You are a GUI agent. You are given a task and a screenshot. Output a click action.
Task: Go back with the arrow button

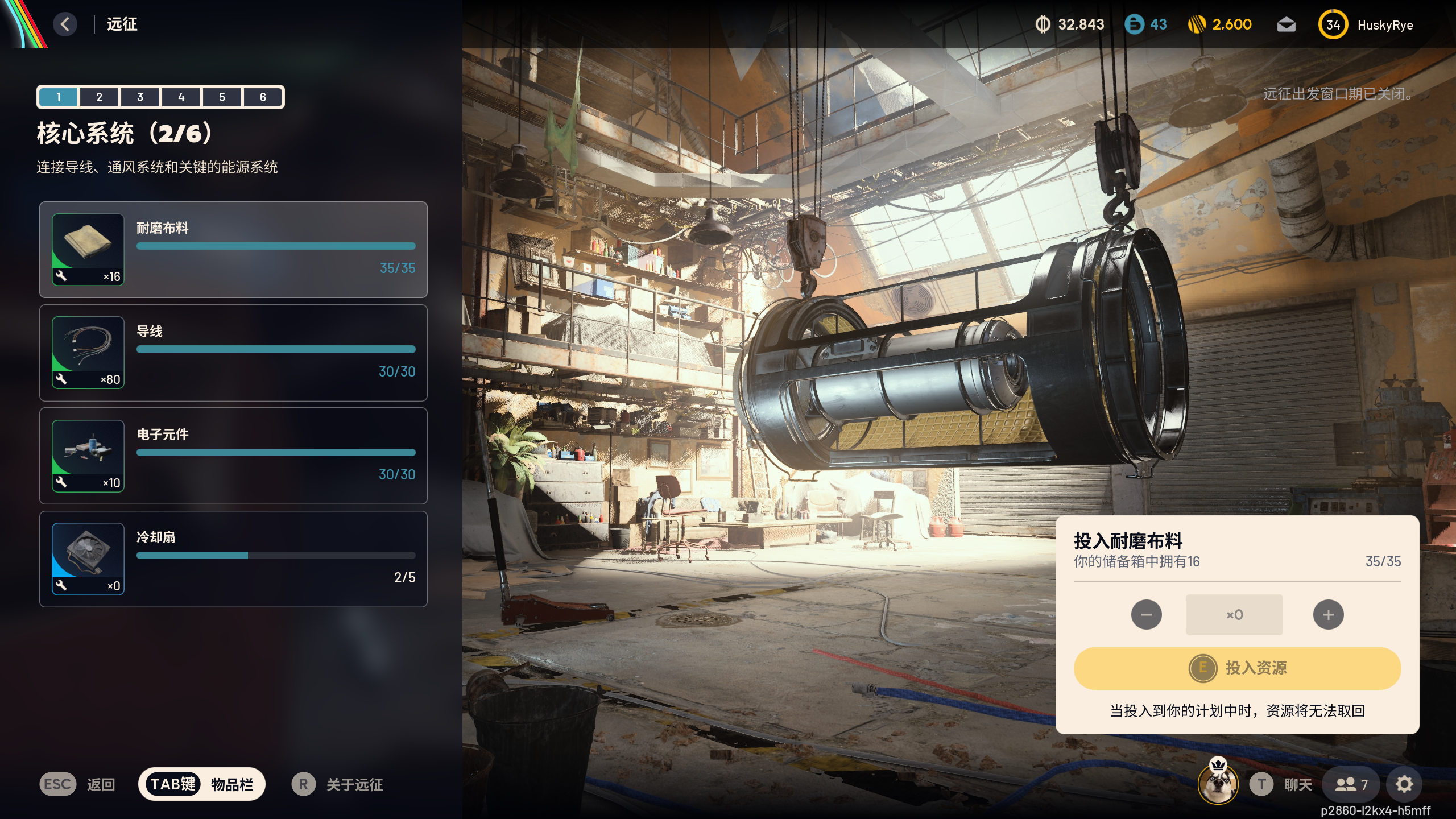click(x=65, y=24)
